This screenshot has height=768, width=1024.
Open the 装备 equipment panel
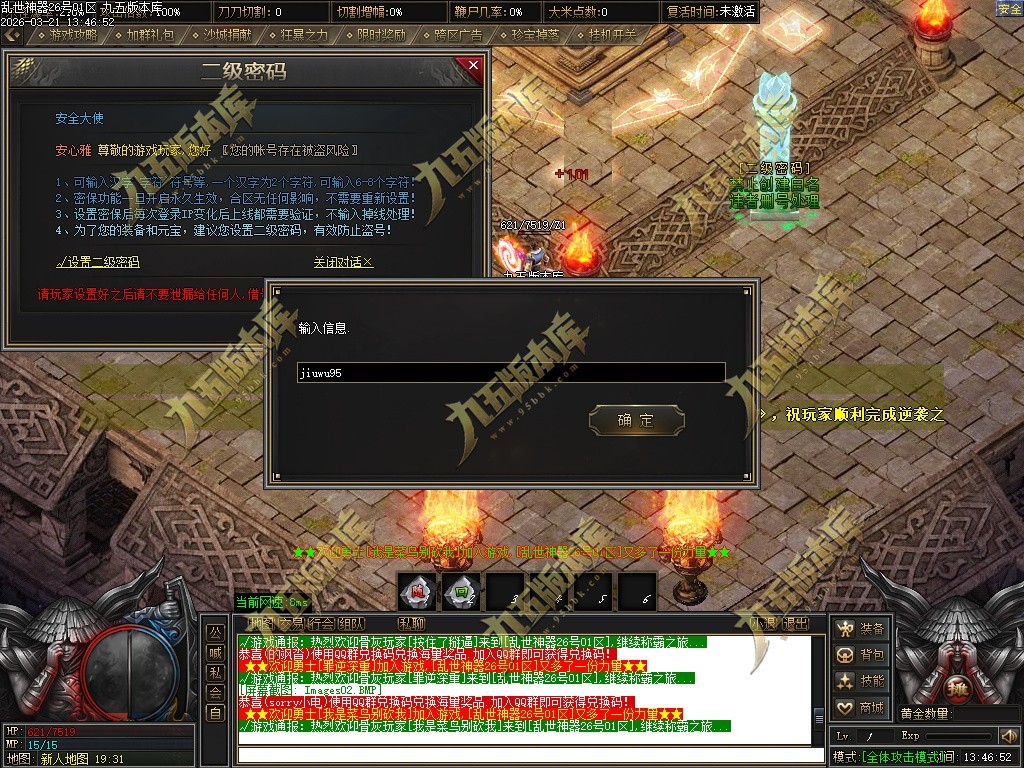click(862, 629)
